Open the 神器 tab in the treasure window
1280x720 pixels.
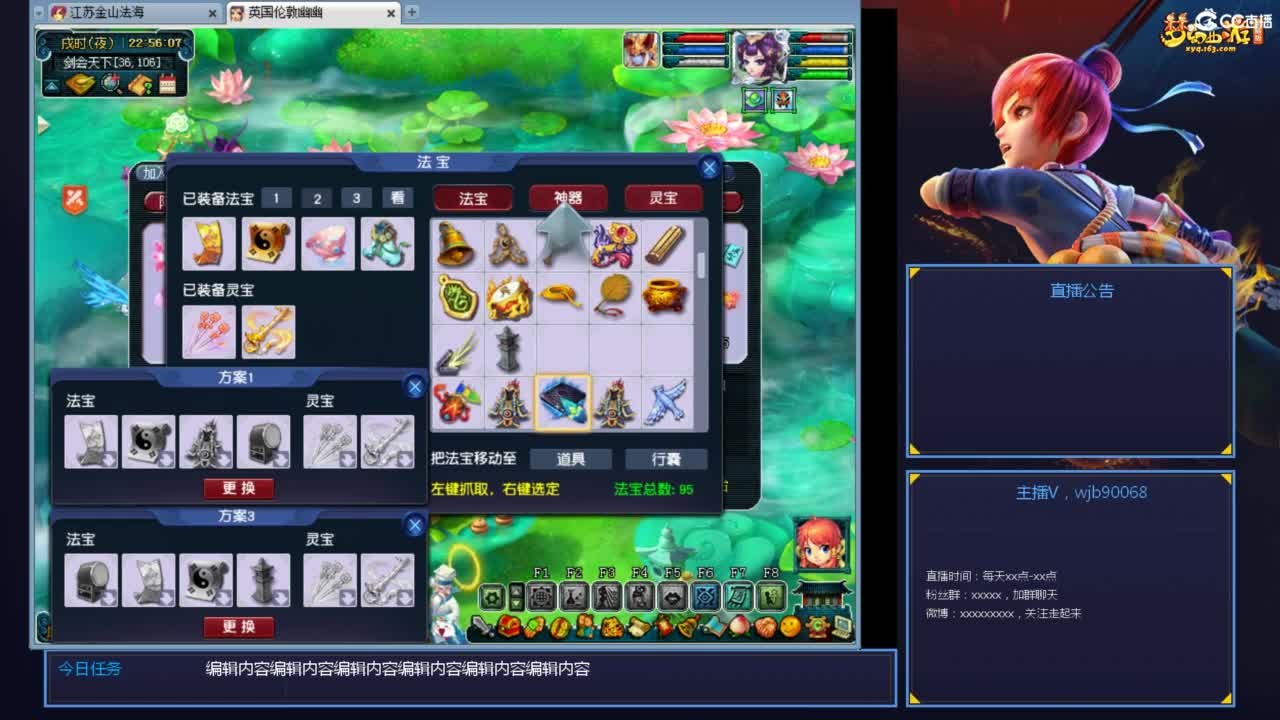click(569, 197)
